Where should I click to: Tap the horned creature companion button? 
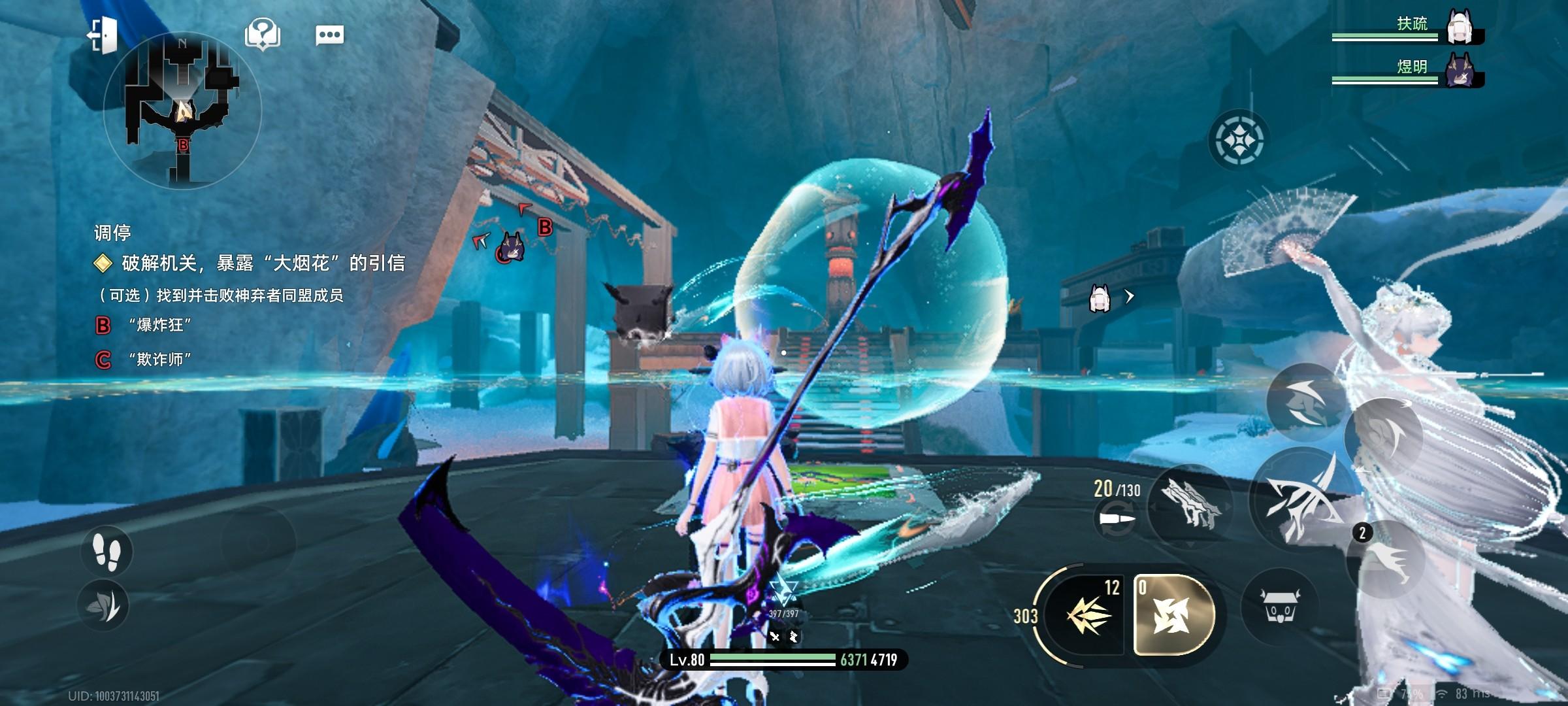coord(1279,608)
